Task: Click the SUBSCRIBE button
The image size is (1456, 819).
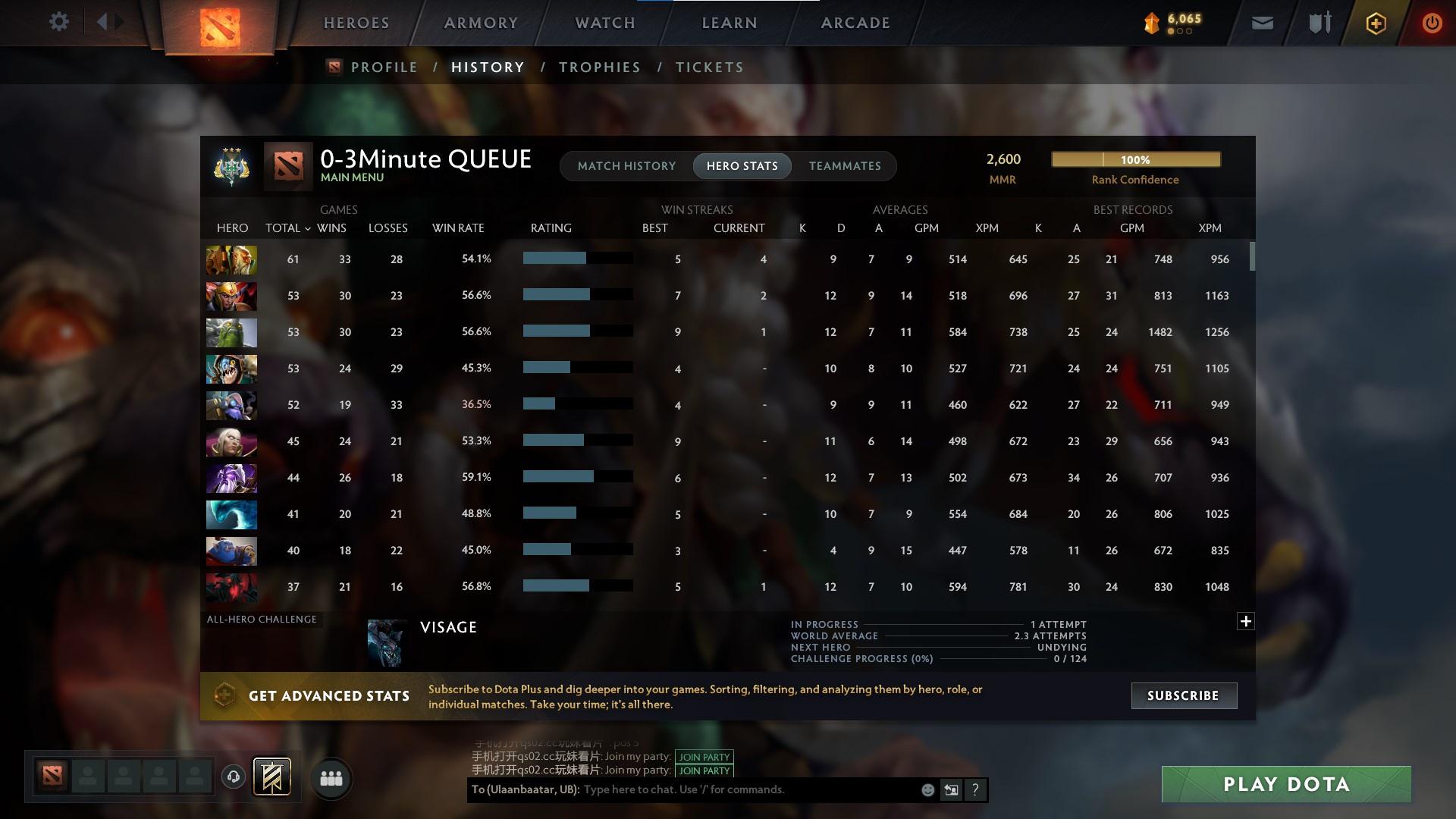Action: click(1184, 695)
